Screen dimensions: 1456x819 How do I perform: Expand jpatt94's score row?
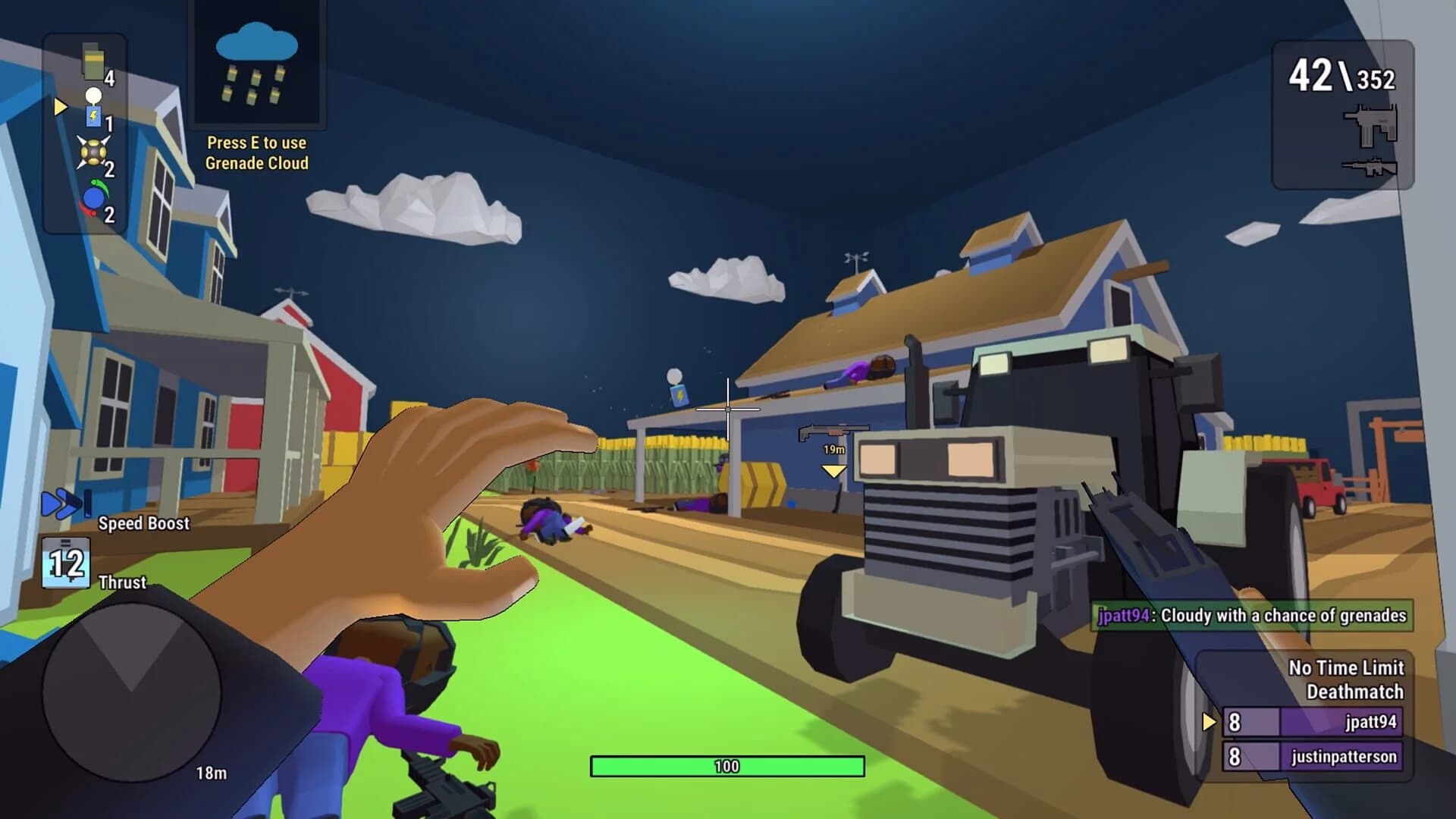coord(1312,723)
